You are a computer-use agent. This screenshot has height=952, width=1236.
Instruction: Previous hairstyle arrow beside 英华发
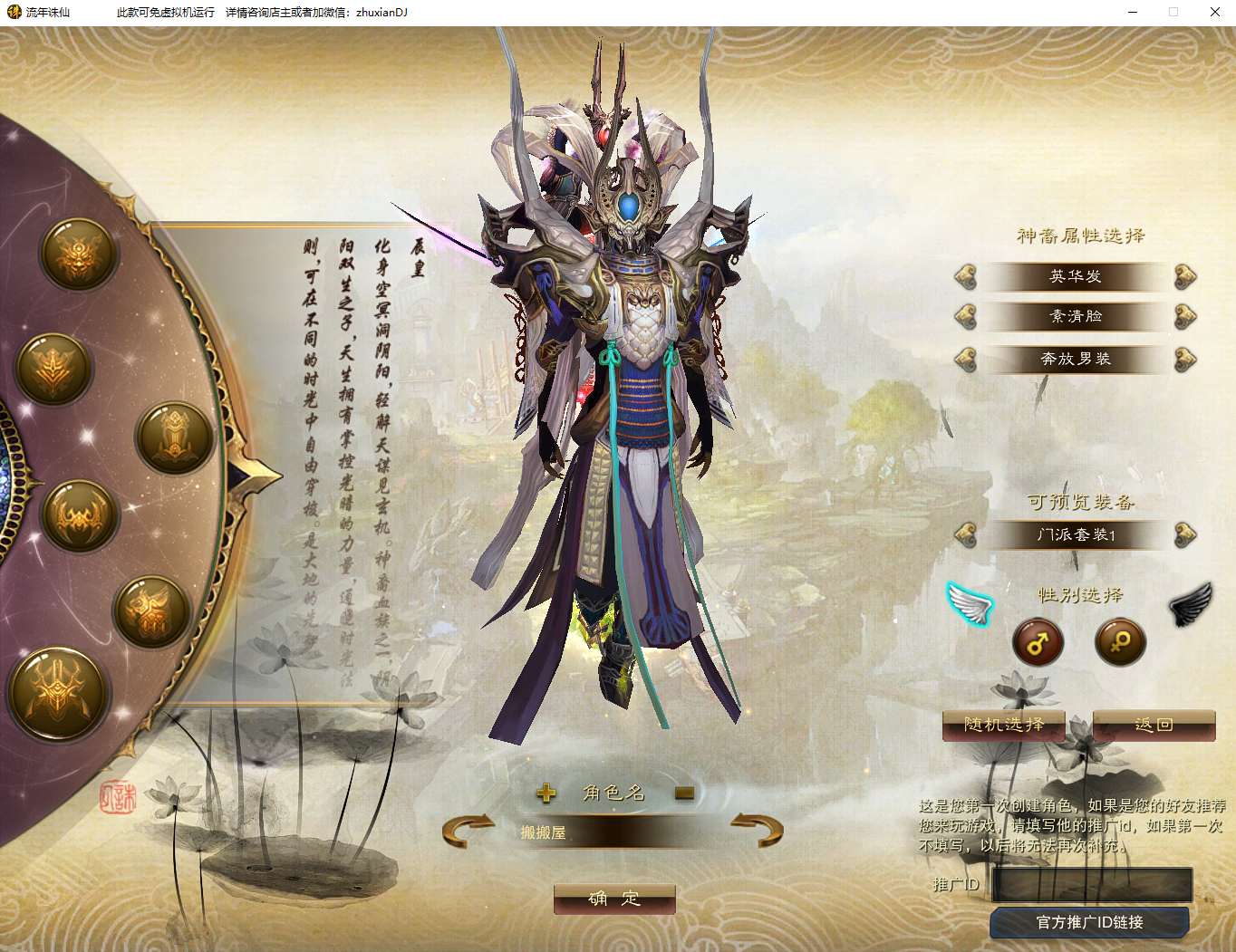[966, 276]
